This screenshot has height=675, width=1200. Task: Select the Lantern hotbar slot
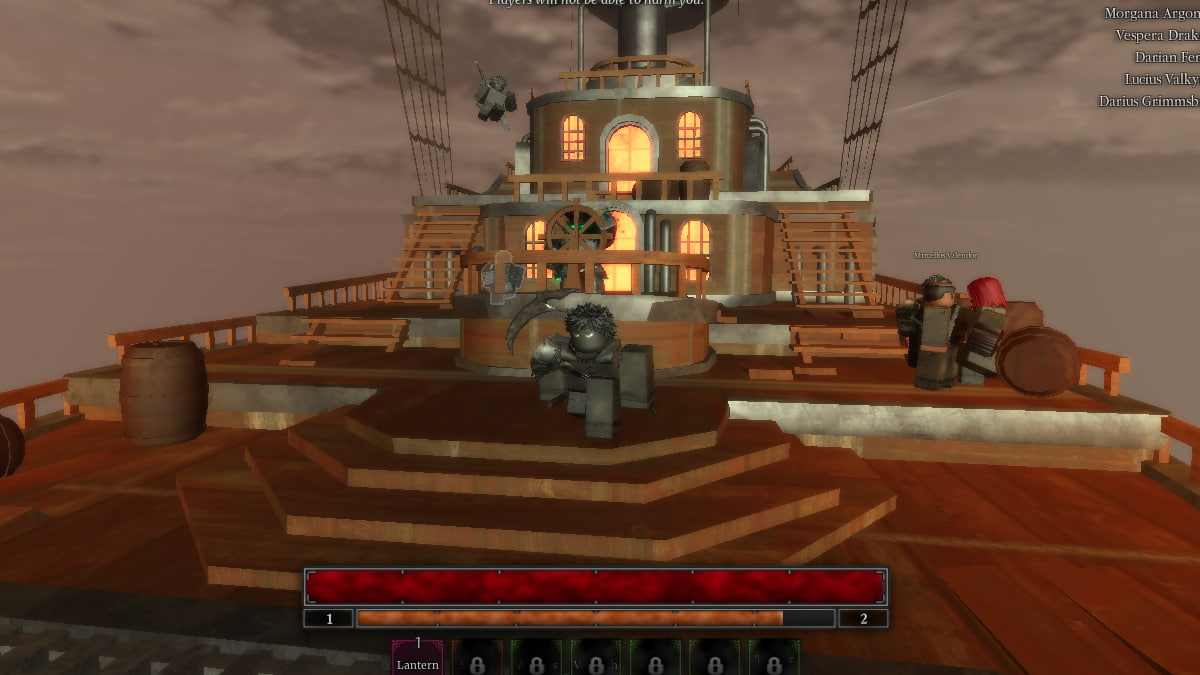pyautogui.click(x=417, y=658)
